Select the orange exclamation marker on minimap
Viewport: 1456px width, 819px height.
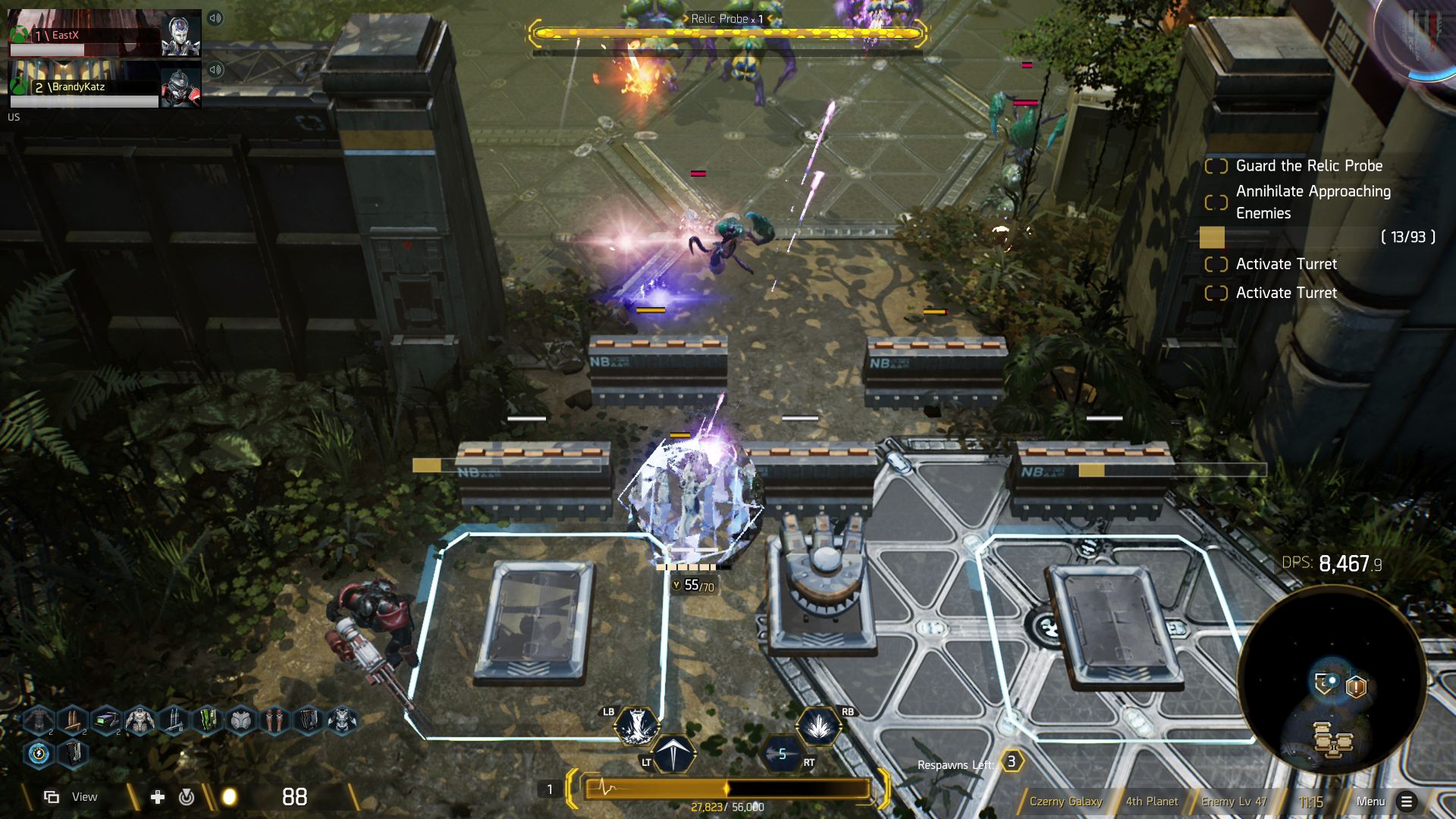tap(1356, 687)
